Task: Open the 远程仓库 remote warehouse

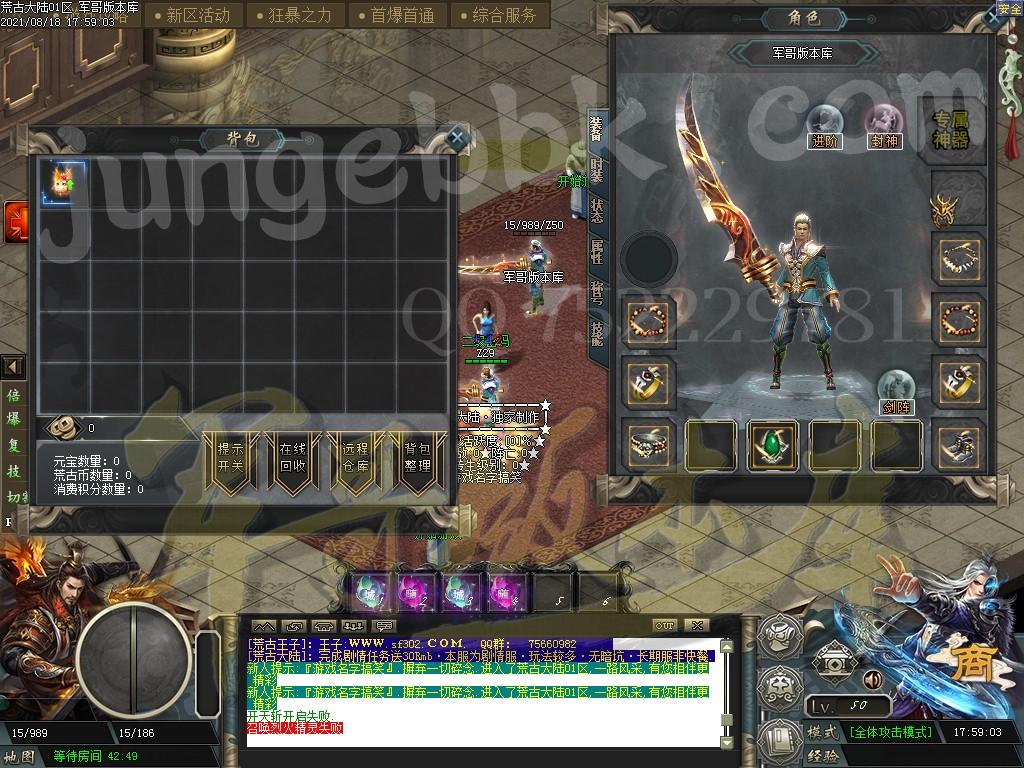Action: [x=354, y=458]
